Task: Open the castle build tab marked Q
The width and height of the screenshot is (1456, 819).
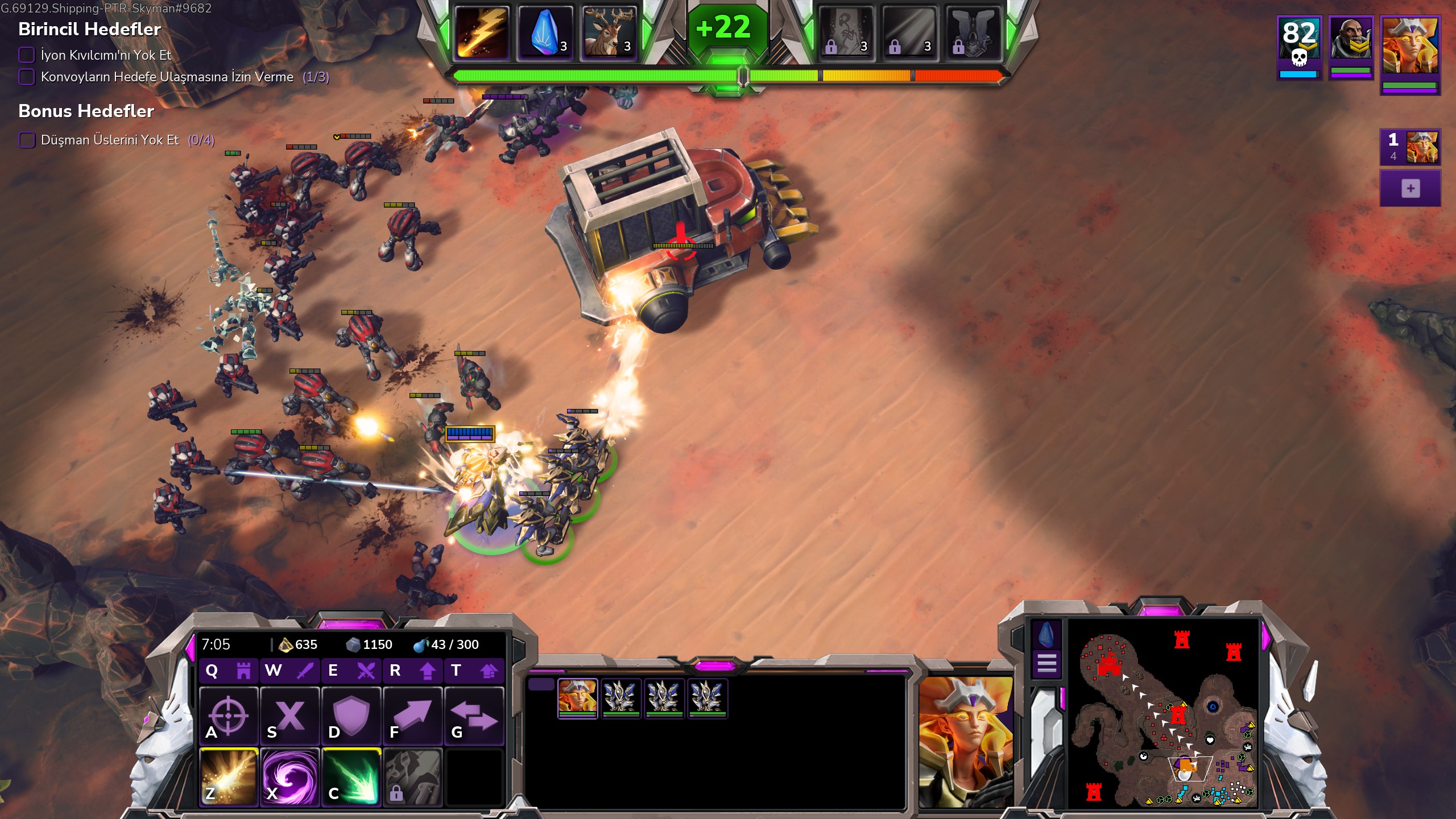Action: [229, 671]
